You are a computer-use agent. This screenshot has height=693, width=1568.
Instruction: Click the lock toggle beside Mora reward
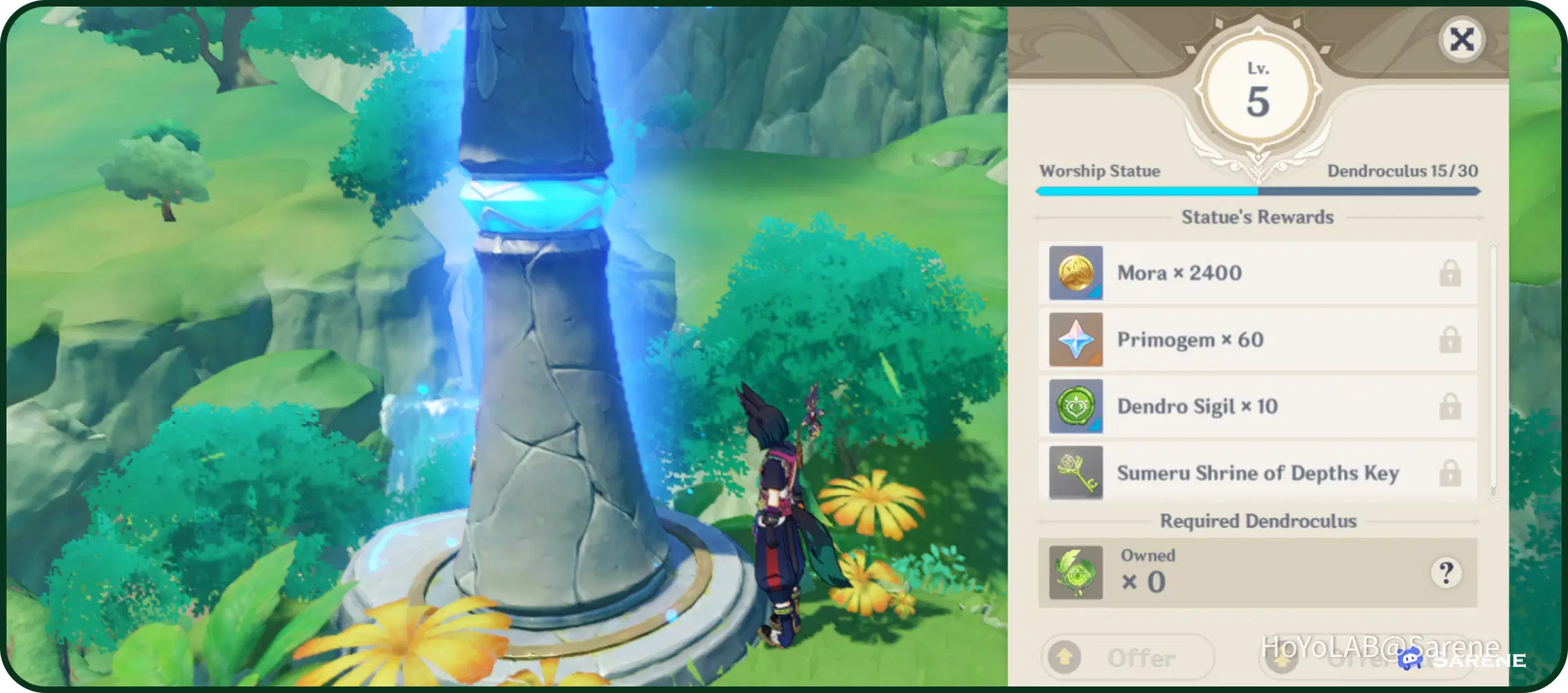click(1451, 272)
